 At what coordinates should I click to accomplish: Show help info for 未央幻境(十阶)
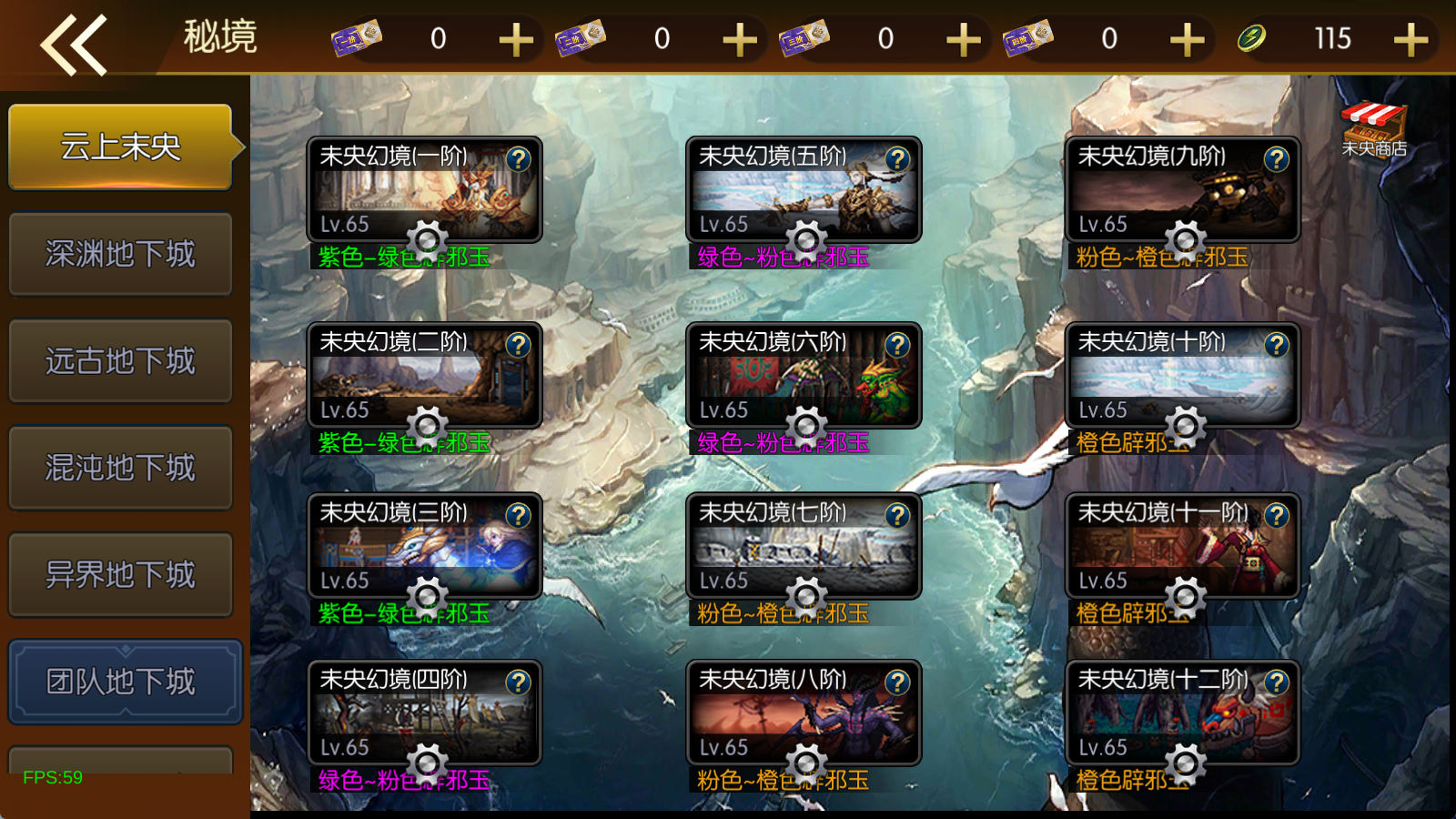click(1277, 345)
